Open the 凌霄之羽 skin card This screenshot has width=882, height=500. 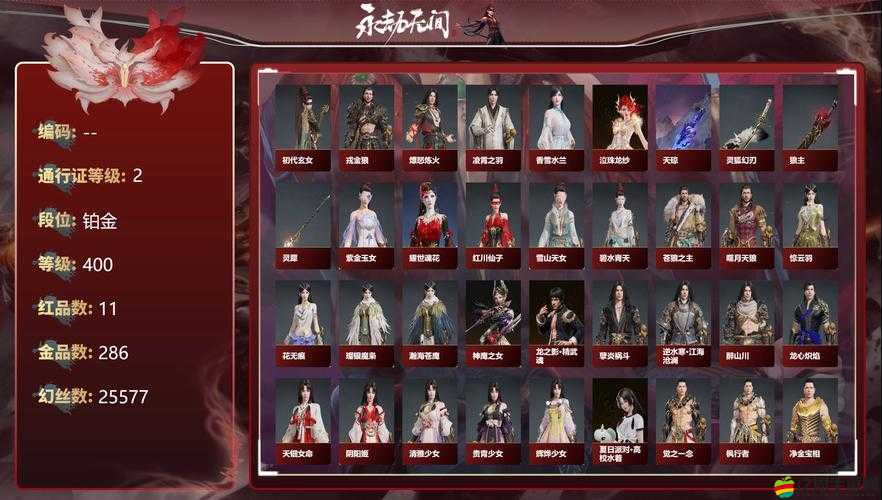pos(493,125)
